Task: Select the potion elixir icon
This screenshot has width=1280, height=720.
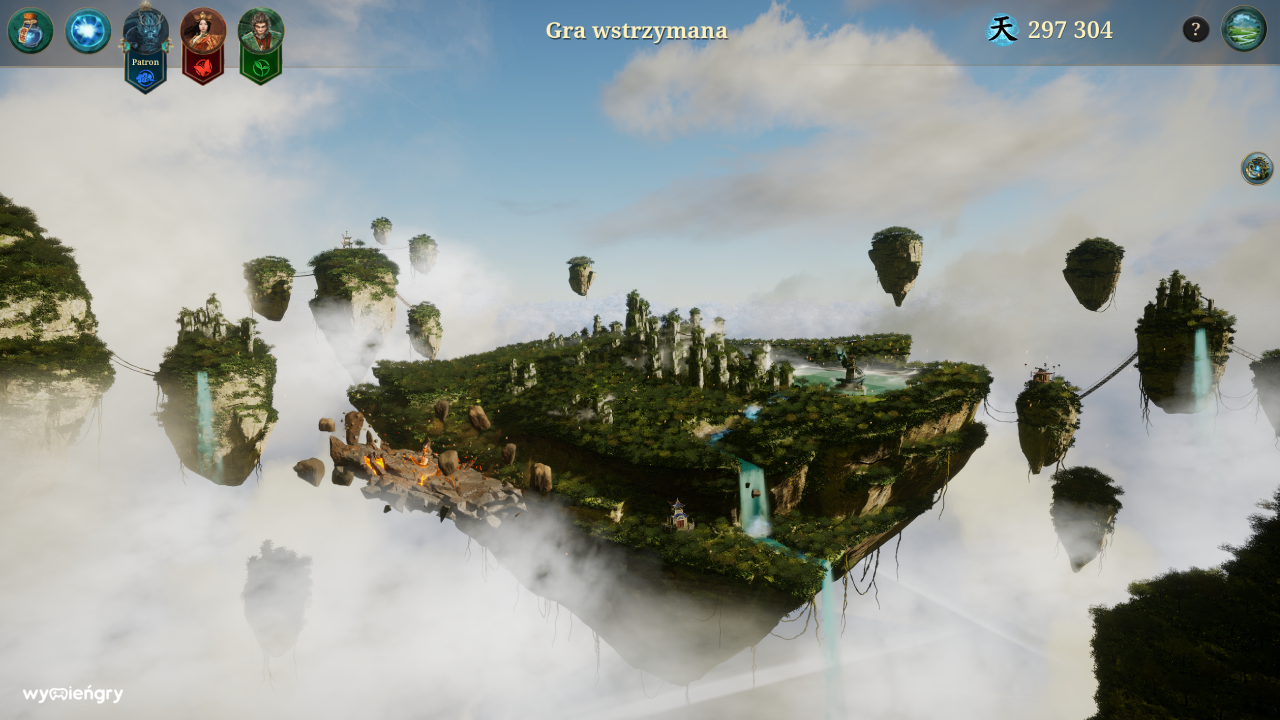Action: 30,30
